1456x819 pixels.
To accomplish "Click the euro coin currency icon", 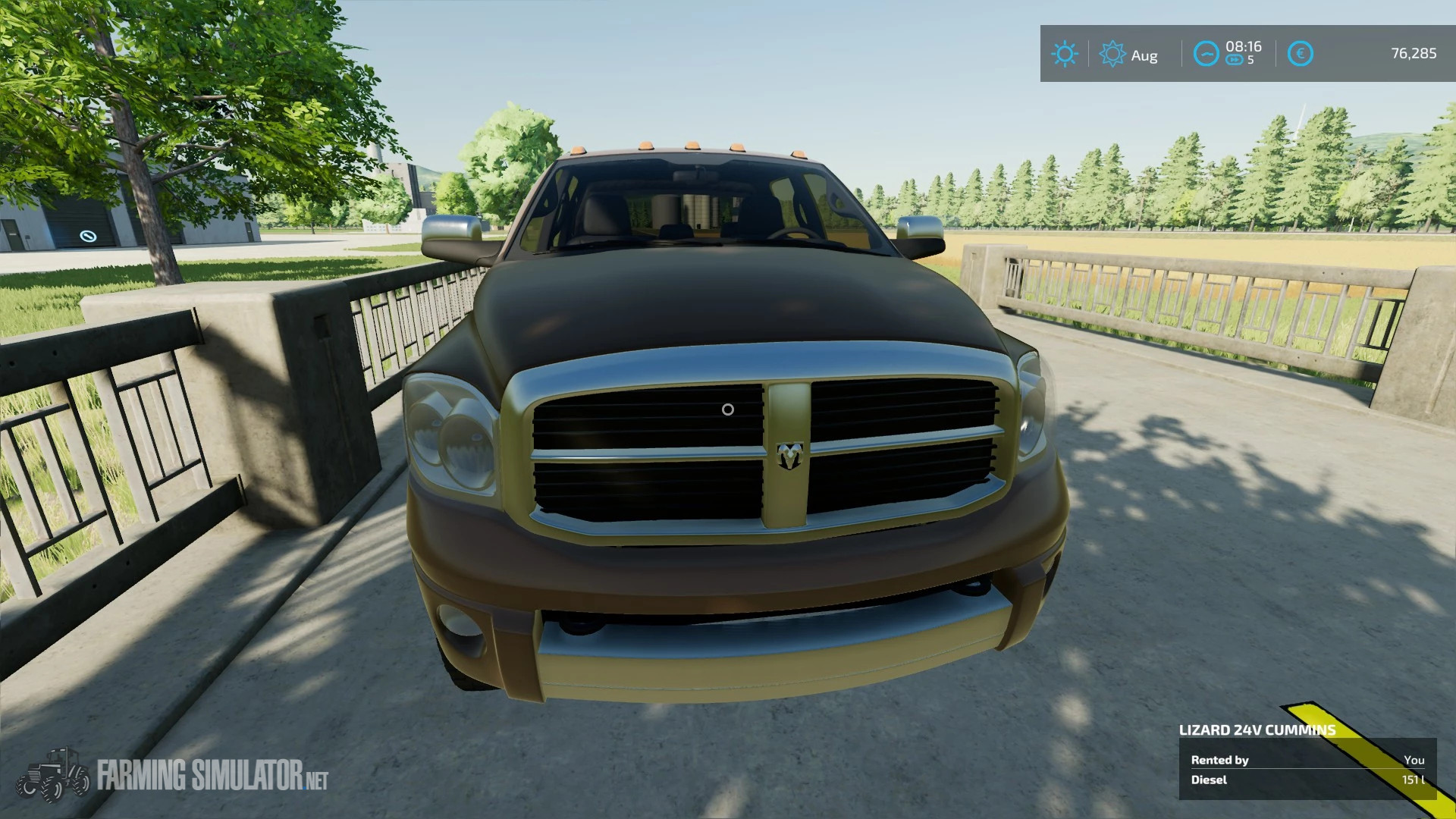I will tap(1300, 54).
